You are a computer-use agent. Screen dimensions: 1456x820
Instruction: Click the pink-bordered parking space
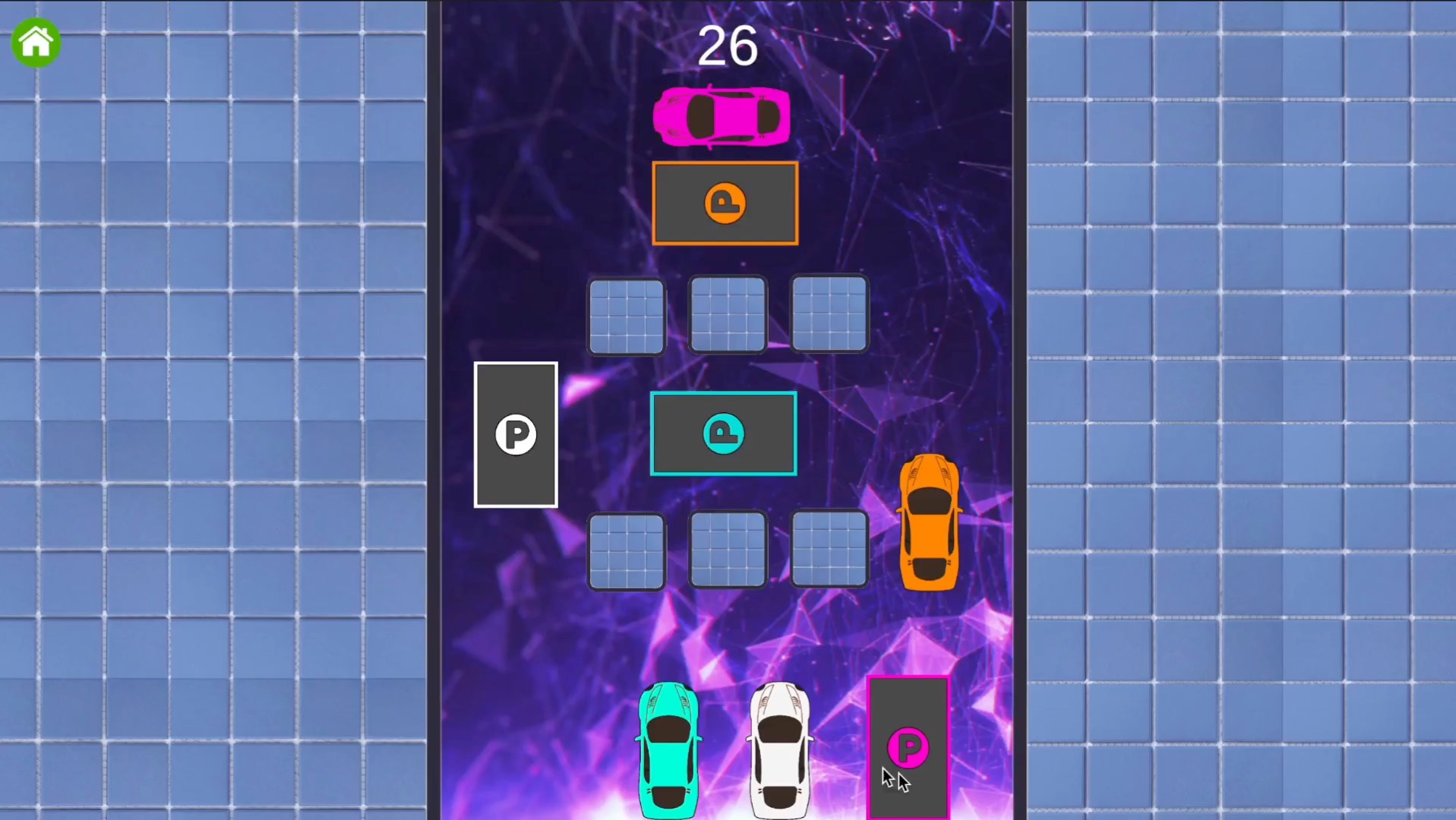click(908, 748)
